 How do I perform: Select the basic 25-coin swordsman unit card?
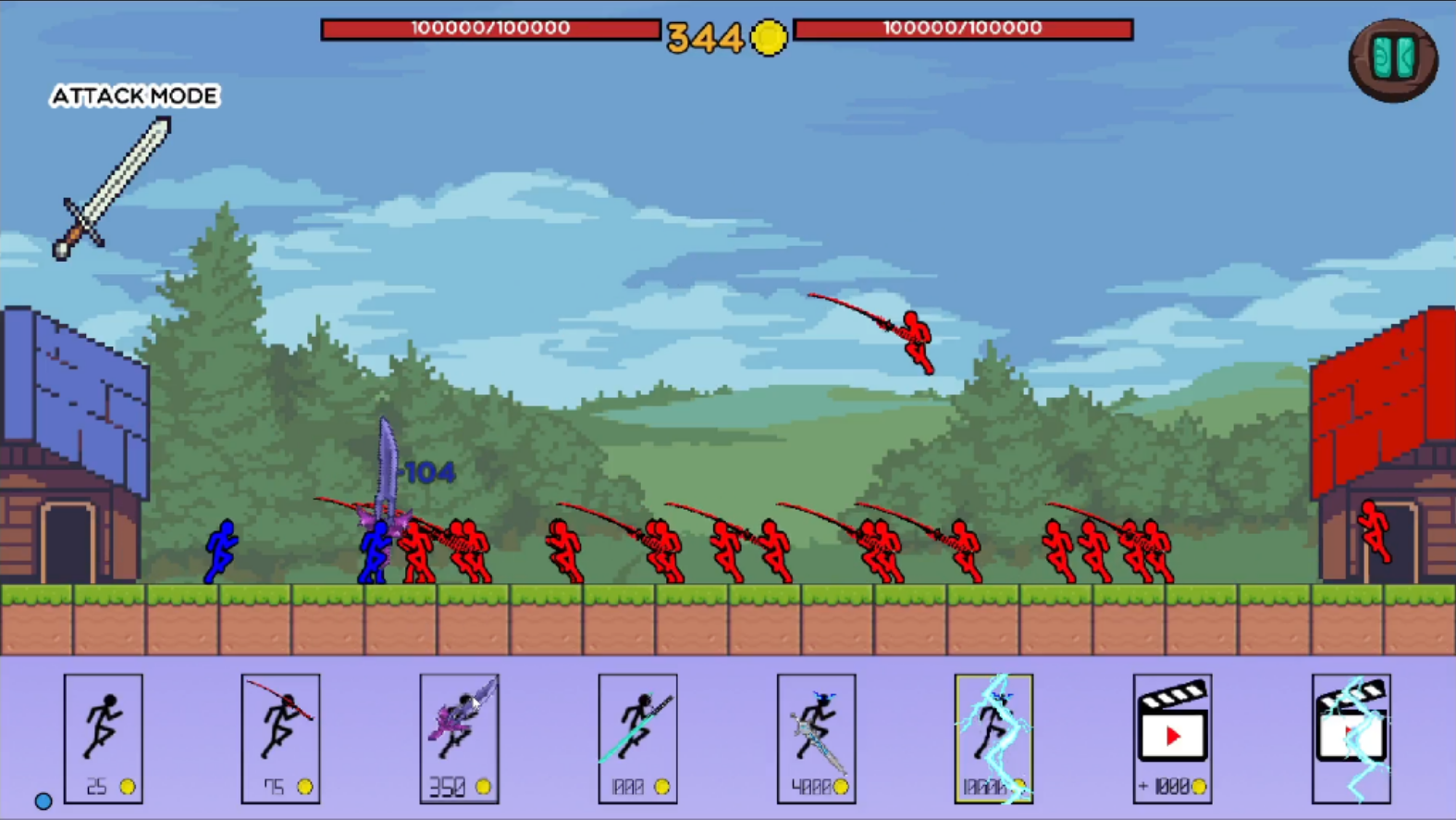(103, 736)
